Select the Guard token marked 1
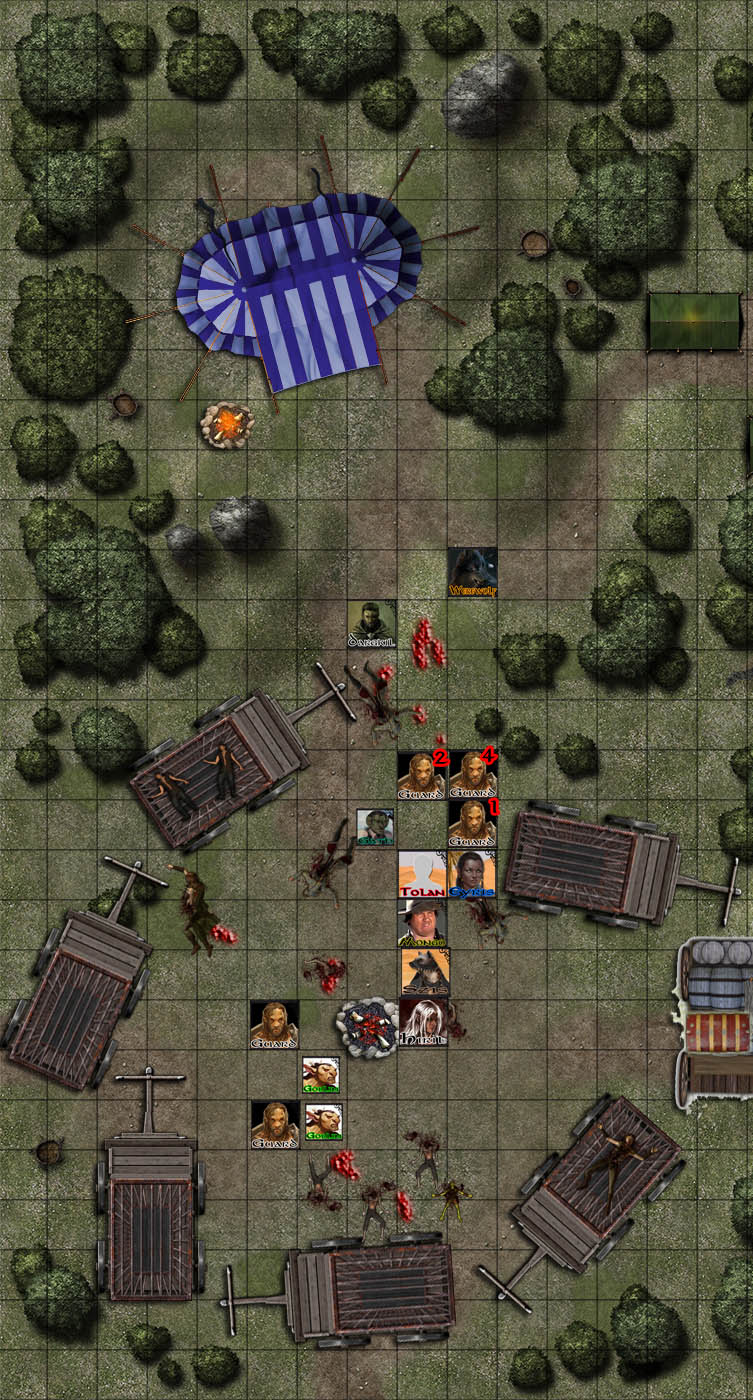This screenshot has height=1400, width=753. tap(472, 823)
